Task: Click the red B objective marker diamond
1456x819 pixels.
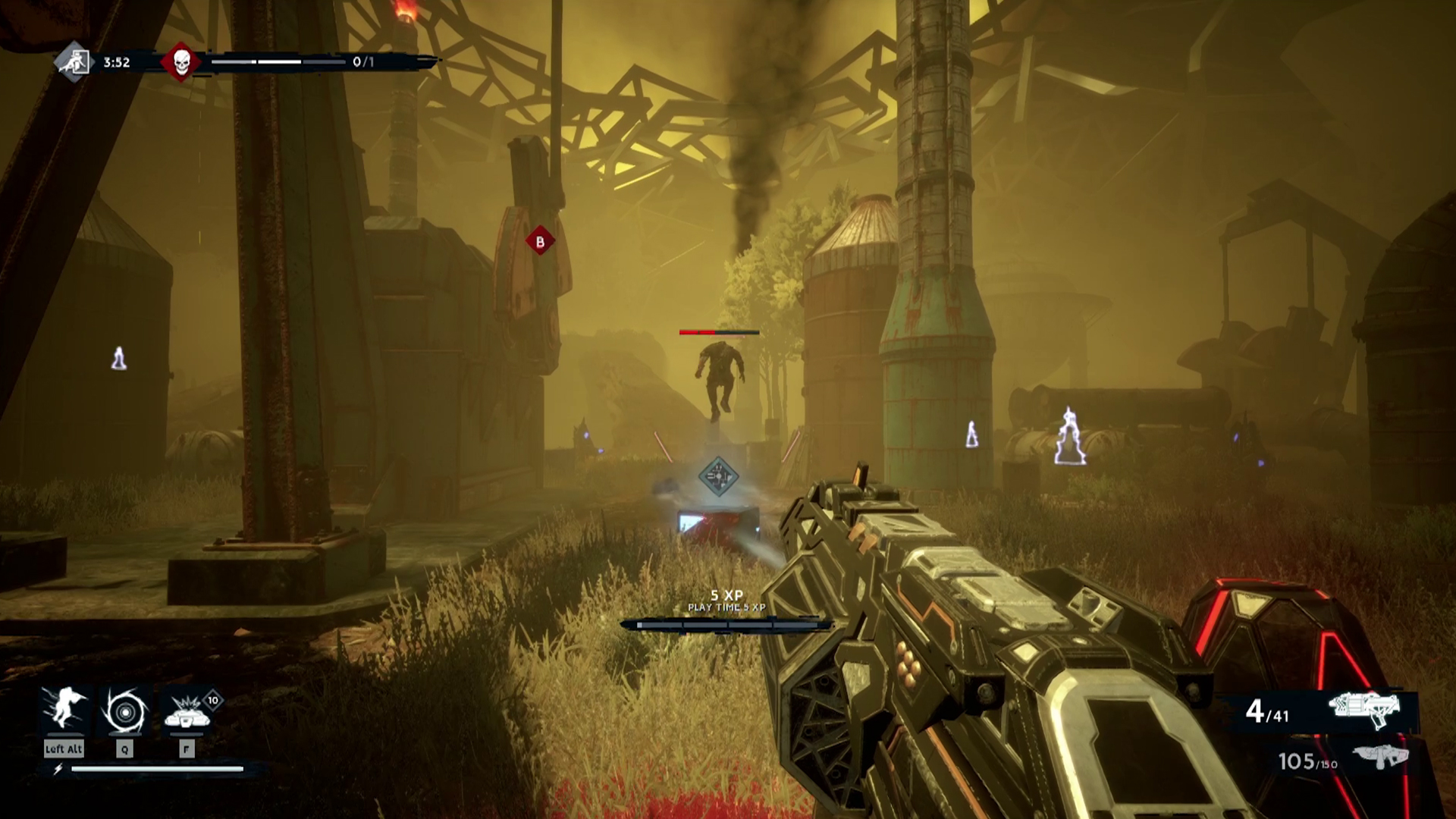Action: tap(541, 241)
